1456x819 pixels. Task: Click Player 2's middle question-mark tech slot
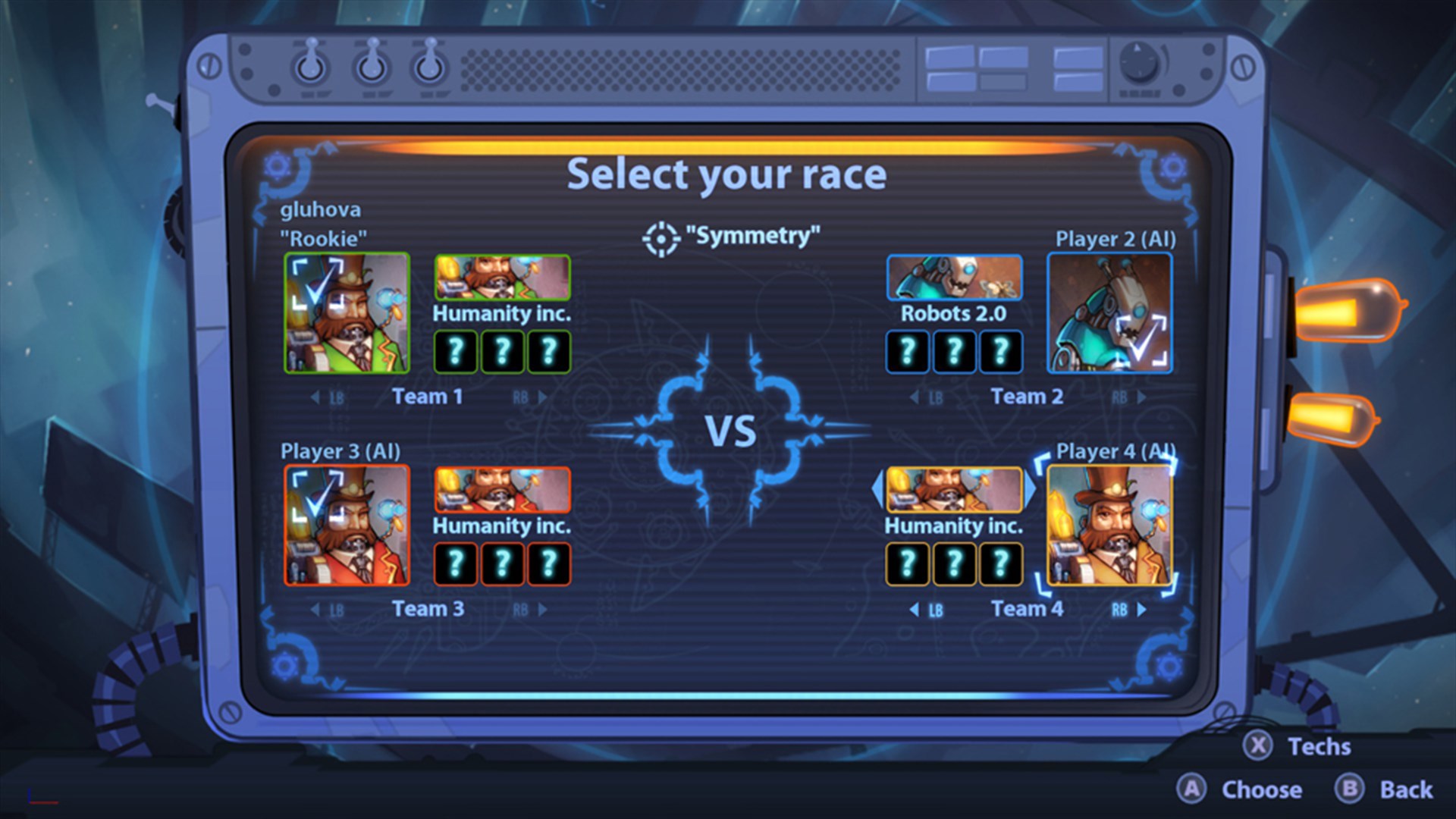coord(954,351)
